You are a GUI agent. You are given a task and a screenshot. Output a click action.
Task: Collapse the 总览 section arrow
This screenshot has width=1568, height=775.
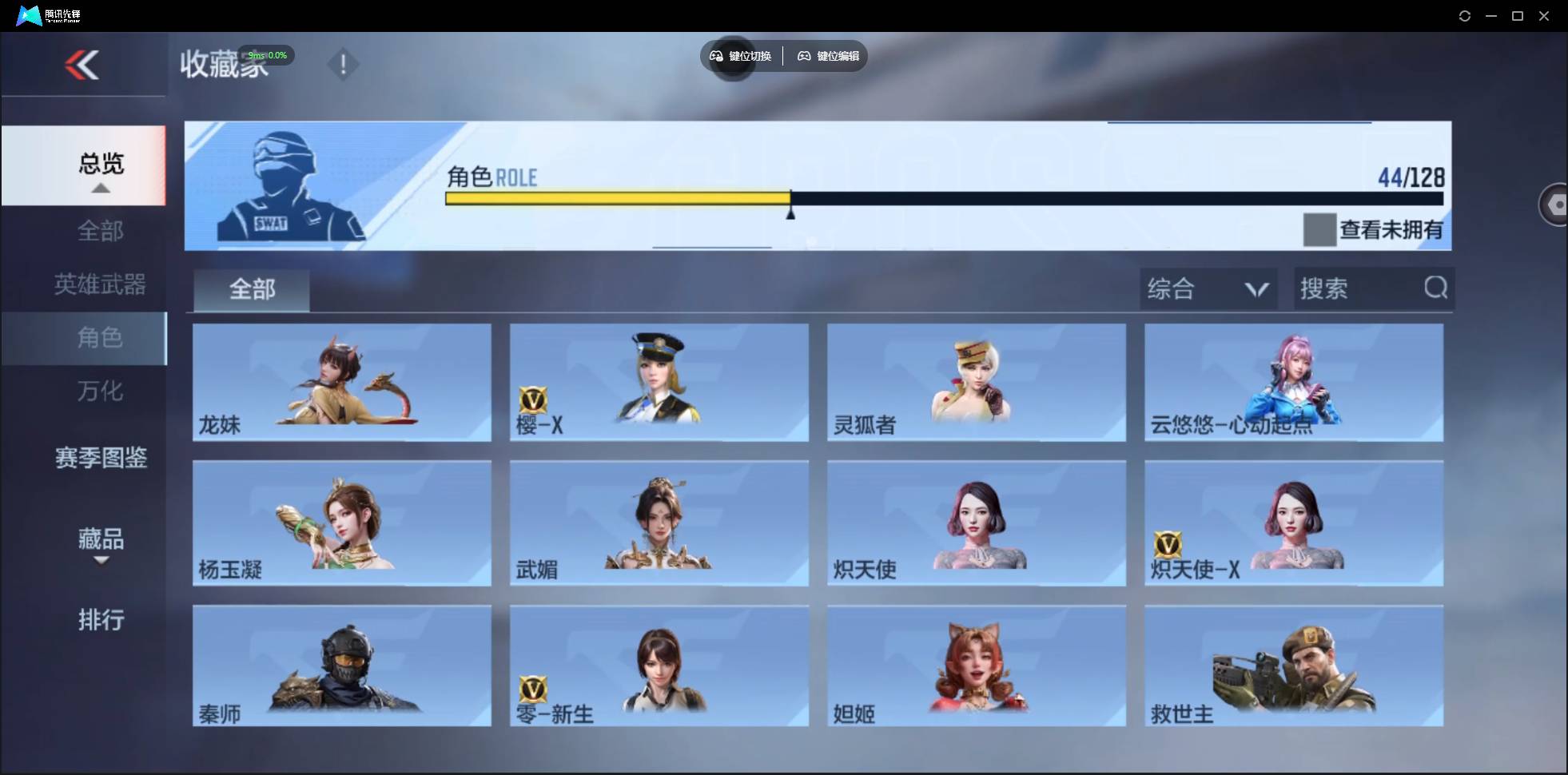click(100, 189)
